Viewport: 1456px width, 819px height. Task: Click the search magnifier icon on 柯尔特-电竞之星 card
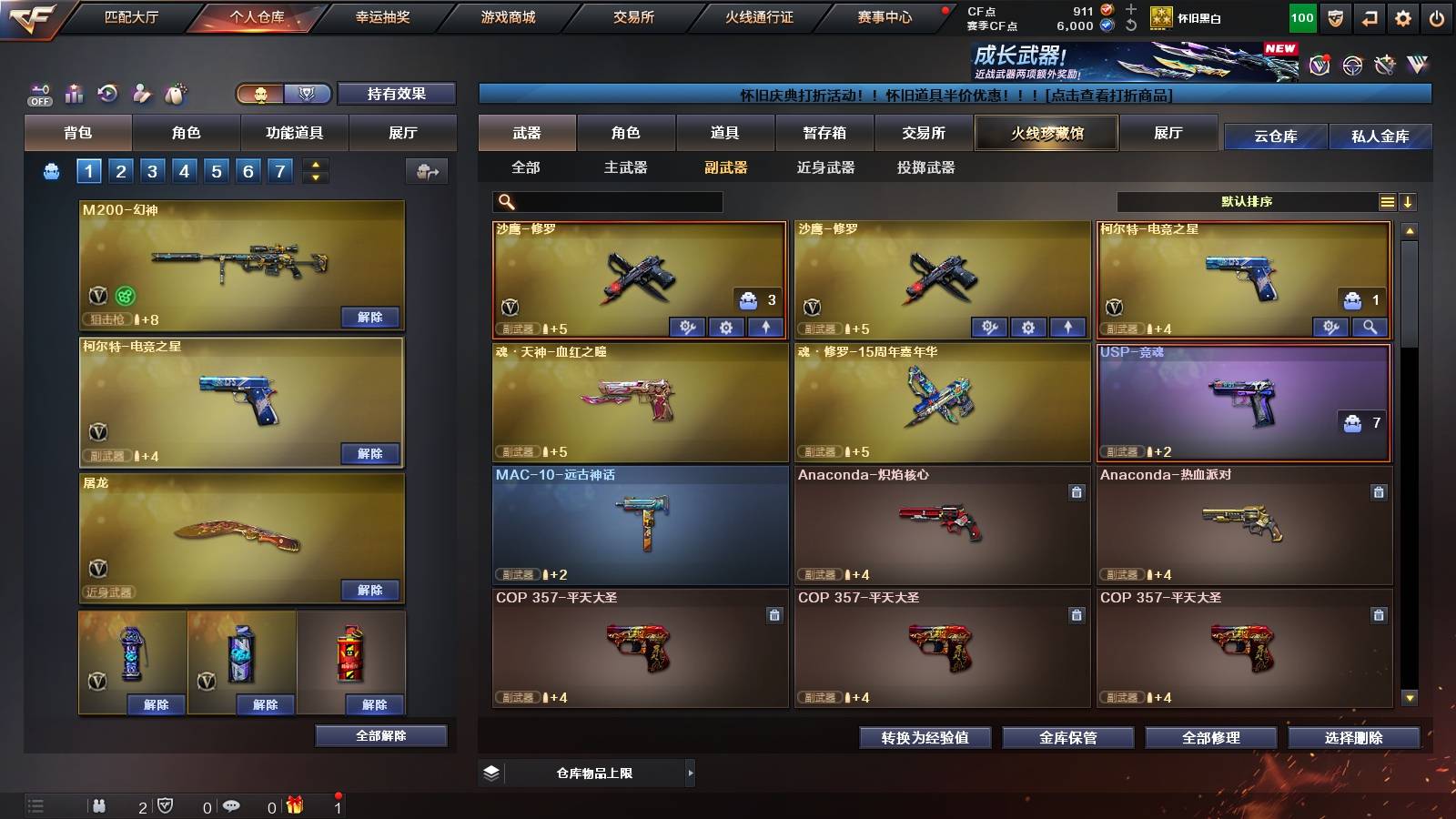tap(1369, 327)
